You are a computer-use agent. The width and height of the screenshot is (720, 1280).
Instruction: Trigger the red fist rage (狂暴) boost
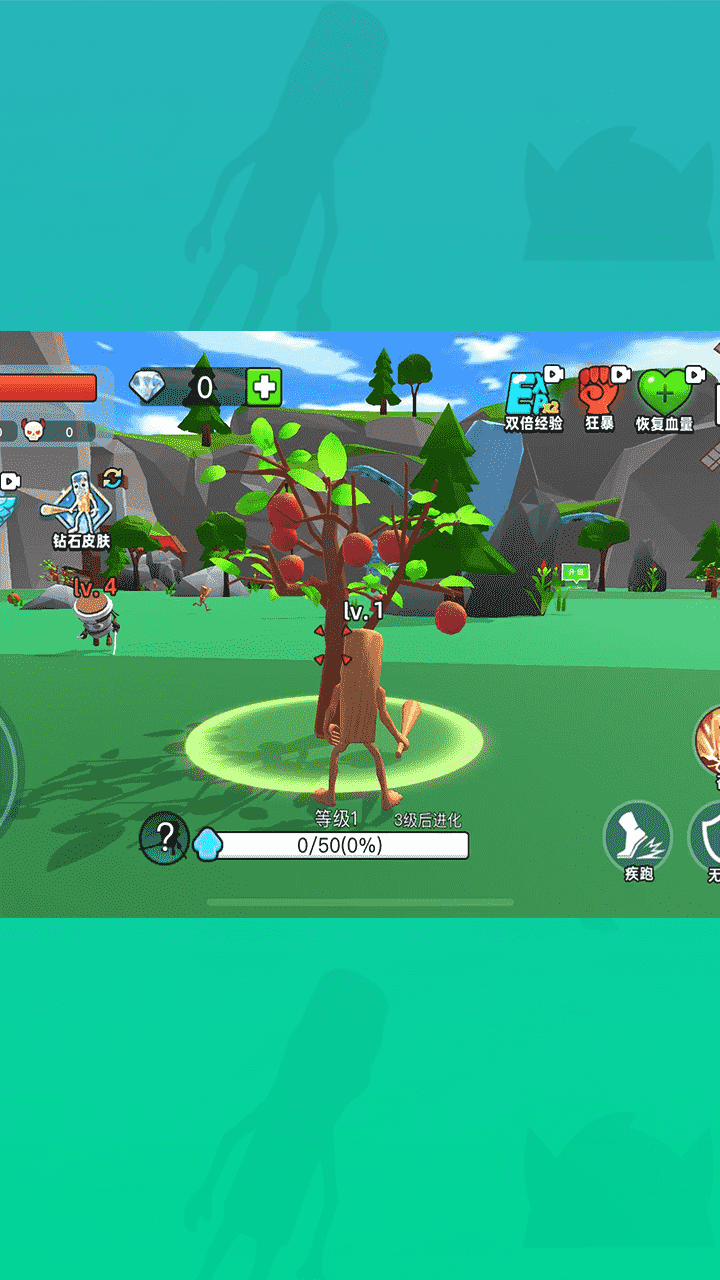[600, 395]
